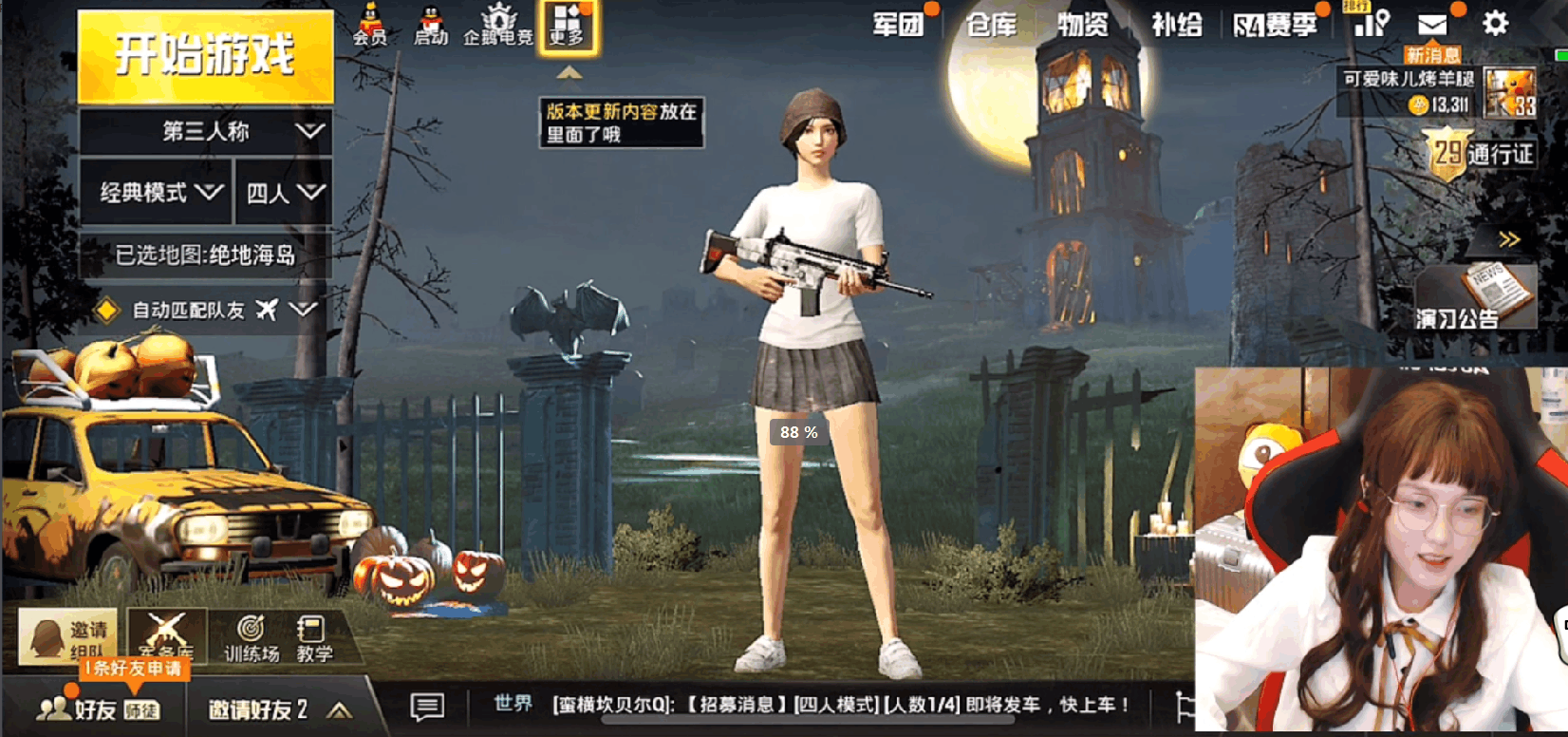Open the 邀请组队 invite-team avatar icon
1568x737 pixels.
(x=66, y=634)
